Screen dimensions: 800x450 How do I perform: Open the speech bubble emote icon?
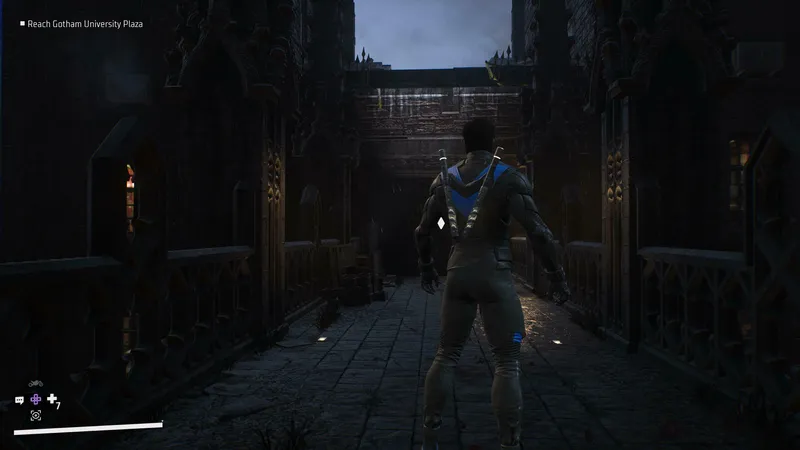20,400
